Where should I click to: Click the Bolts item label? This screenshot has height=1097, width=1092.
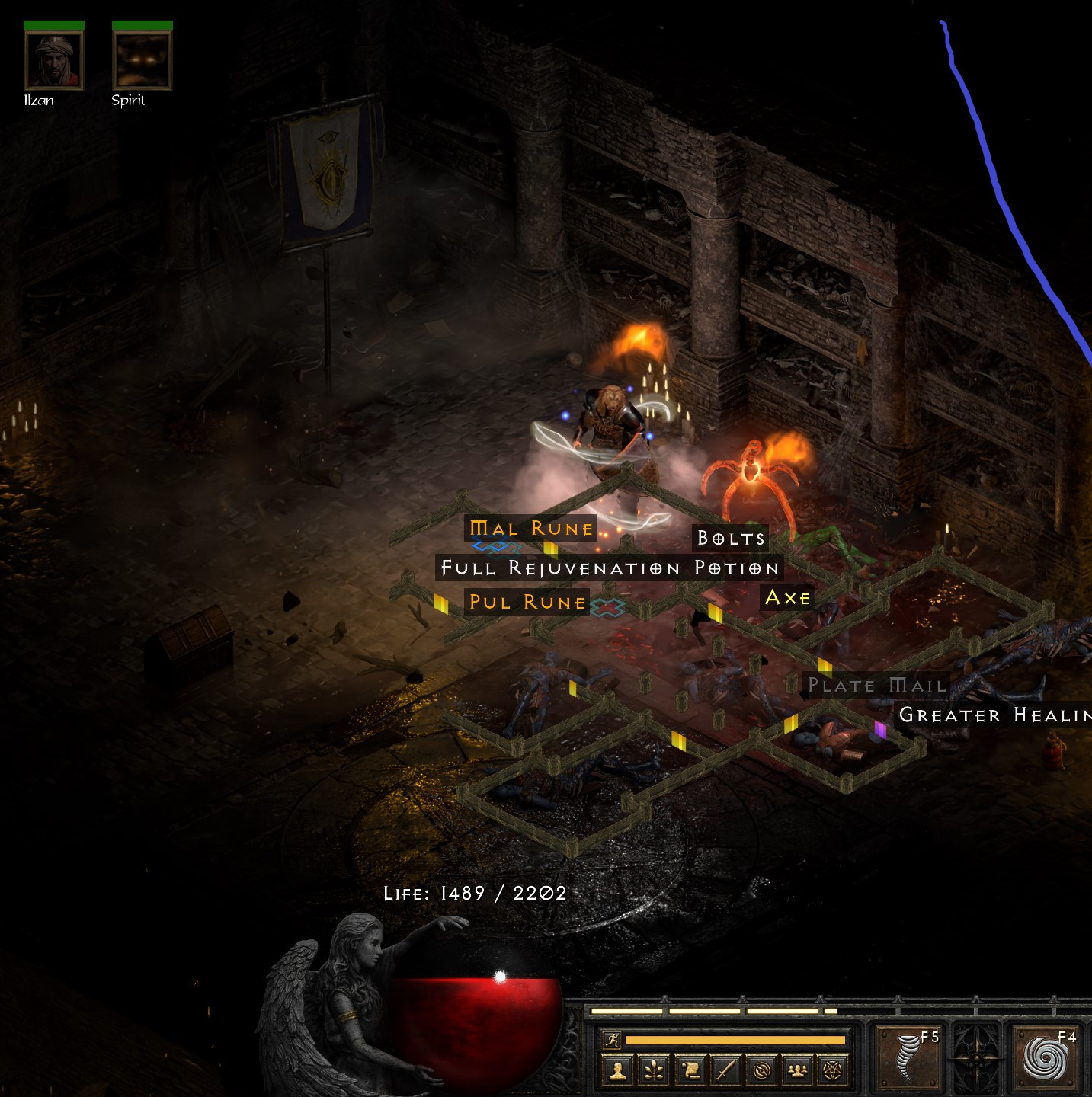click(730, 538)
